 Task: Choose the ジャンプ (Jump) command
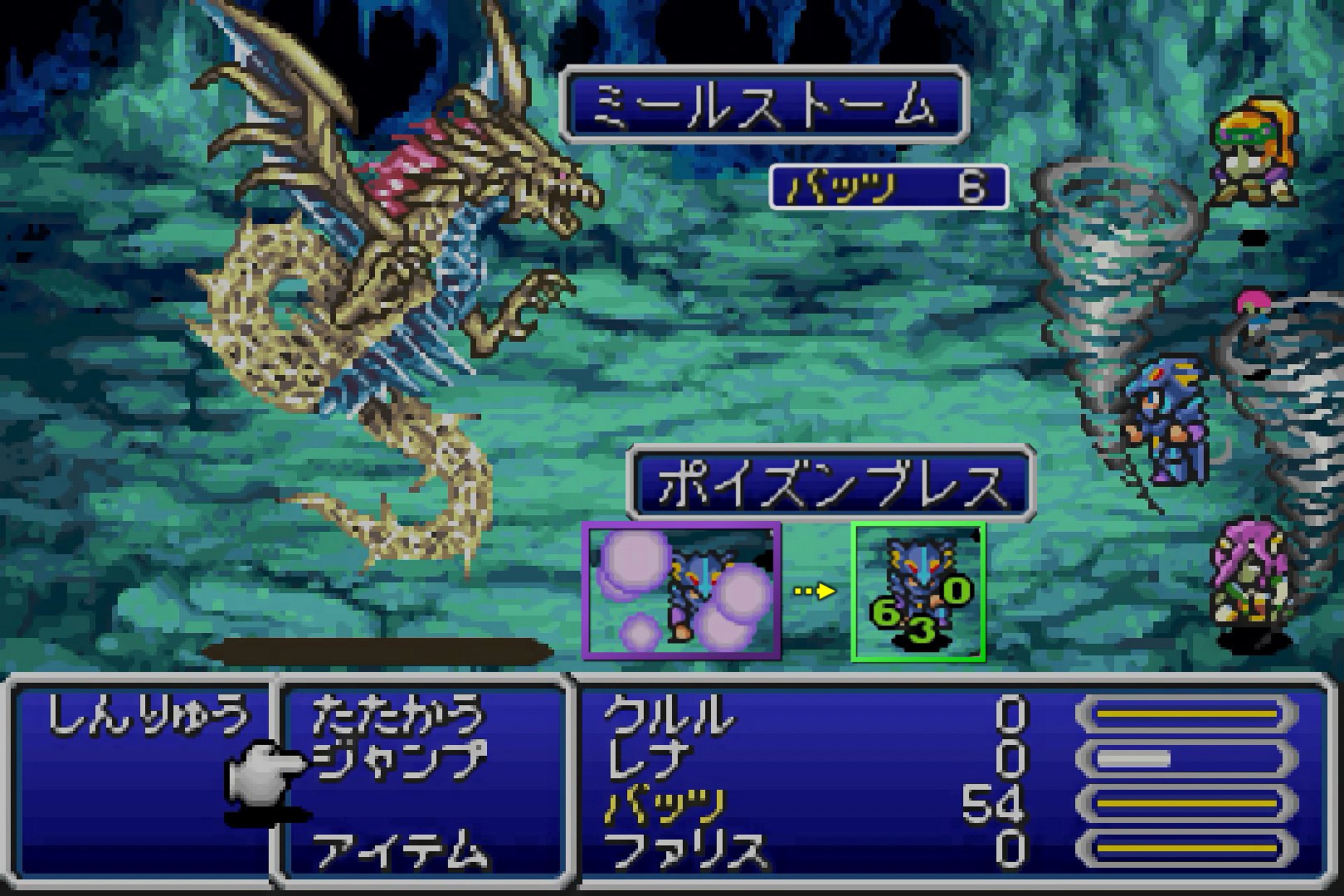tap(398, 760)
